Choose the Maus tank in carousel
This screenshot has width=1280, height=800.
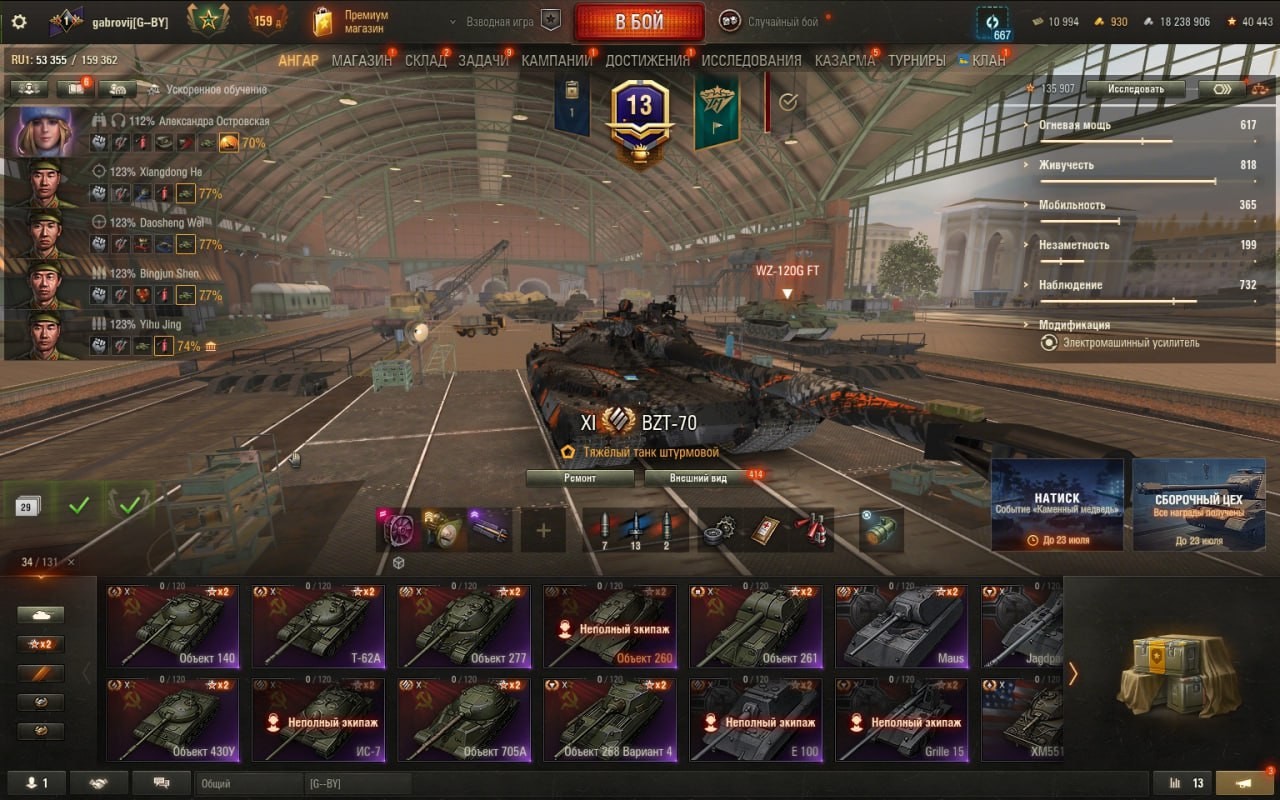click(x=901, y=626)
